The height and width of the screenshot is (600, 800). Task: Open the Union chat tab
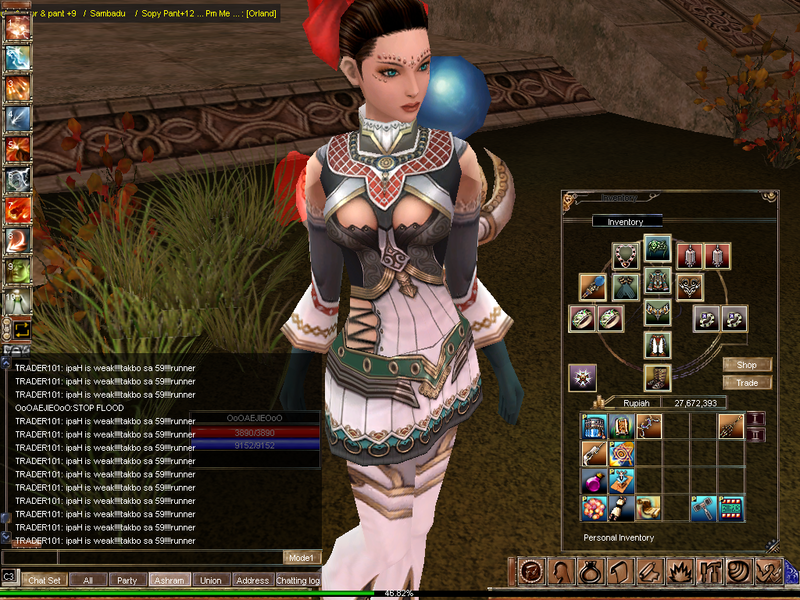click(210, 580)
